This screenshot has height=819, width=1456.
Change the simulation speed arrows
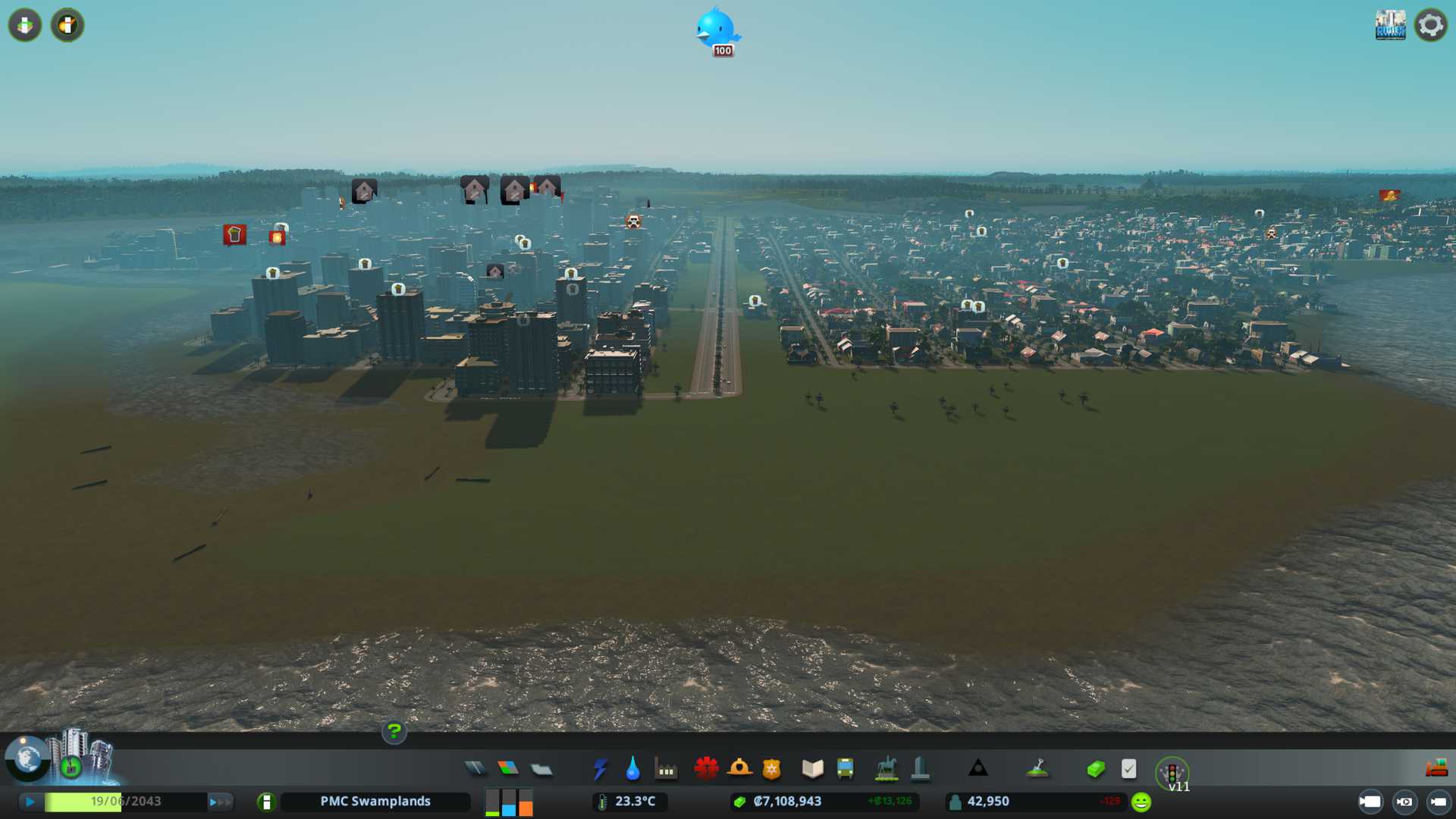[220, 802]
